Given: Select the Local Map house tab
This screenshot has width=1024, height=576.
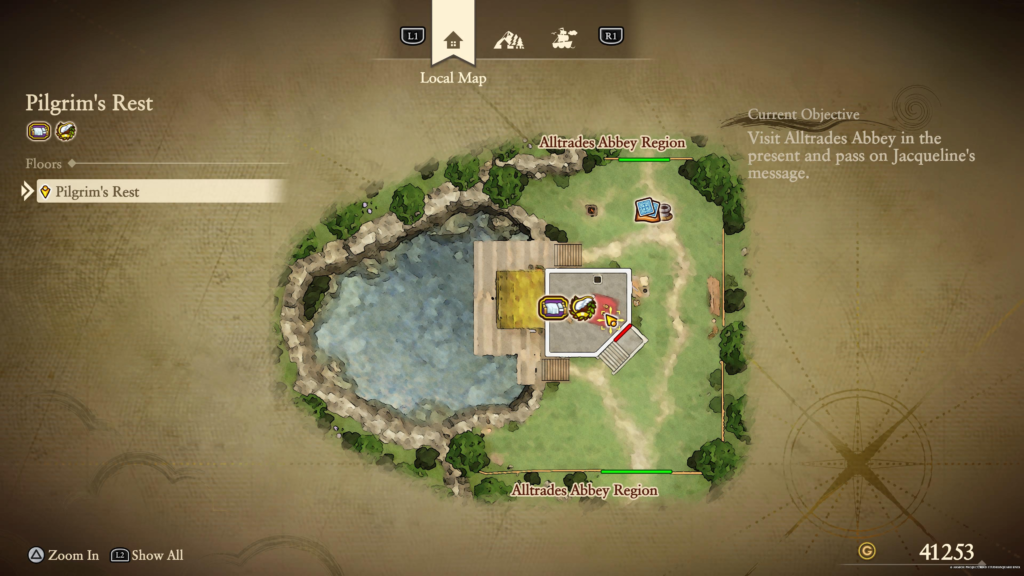Looking at the screenshot, I should tap(453, 40).
